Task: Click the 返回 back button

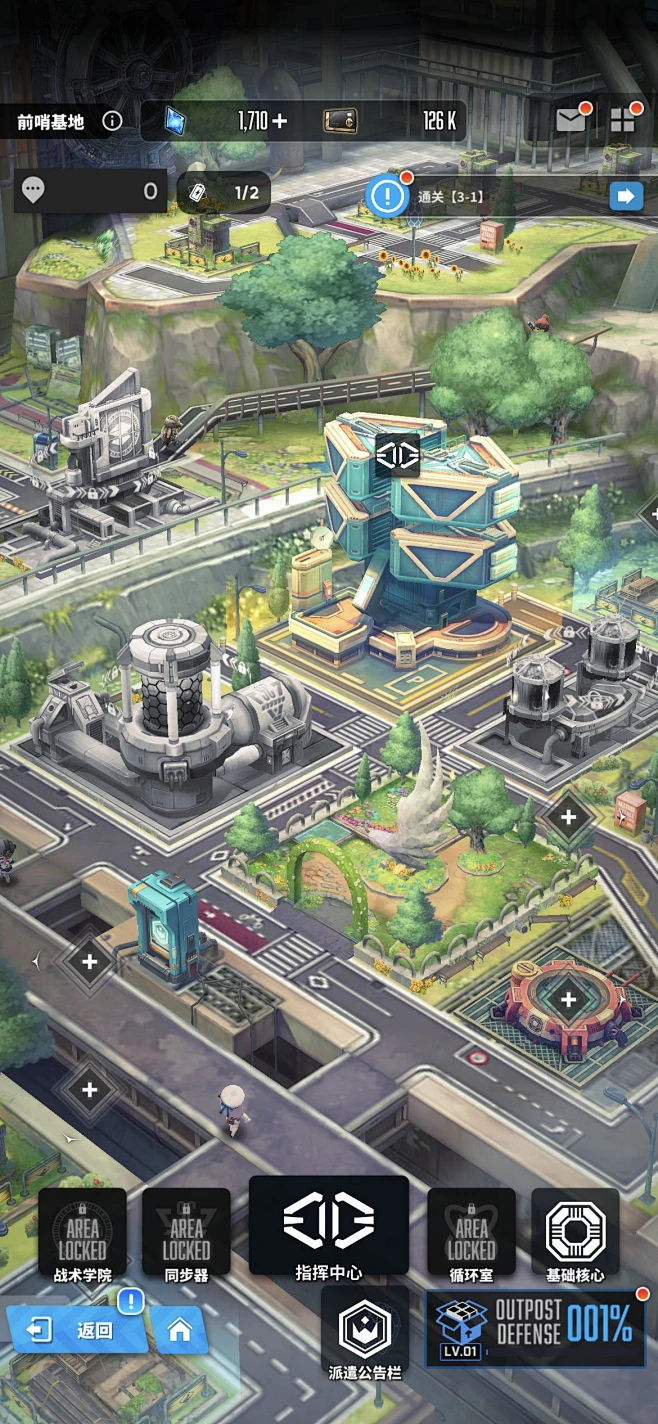Action: point(77,1330)
